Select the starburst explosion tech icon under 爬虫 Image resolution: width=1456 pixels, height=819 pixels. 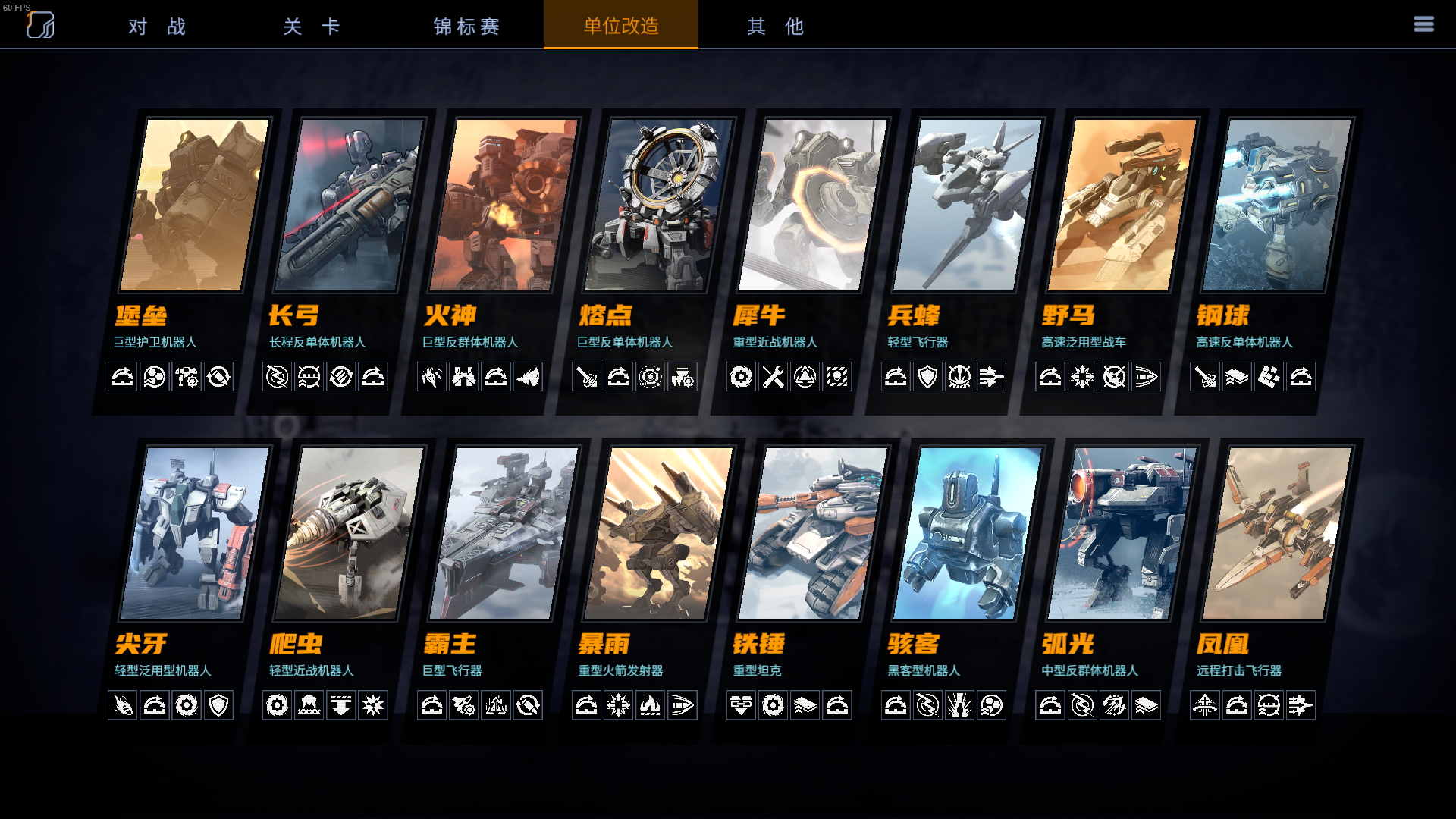(x=374, y=705)
